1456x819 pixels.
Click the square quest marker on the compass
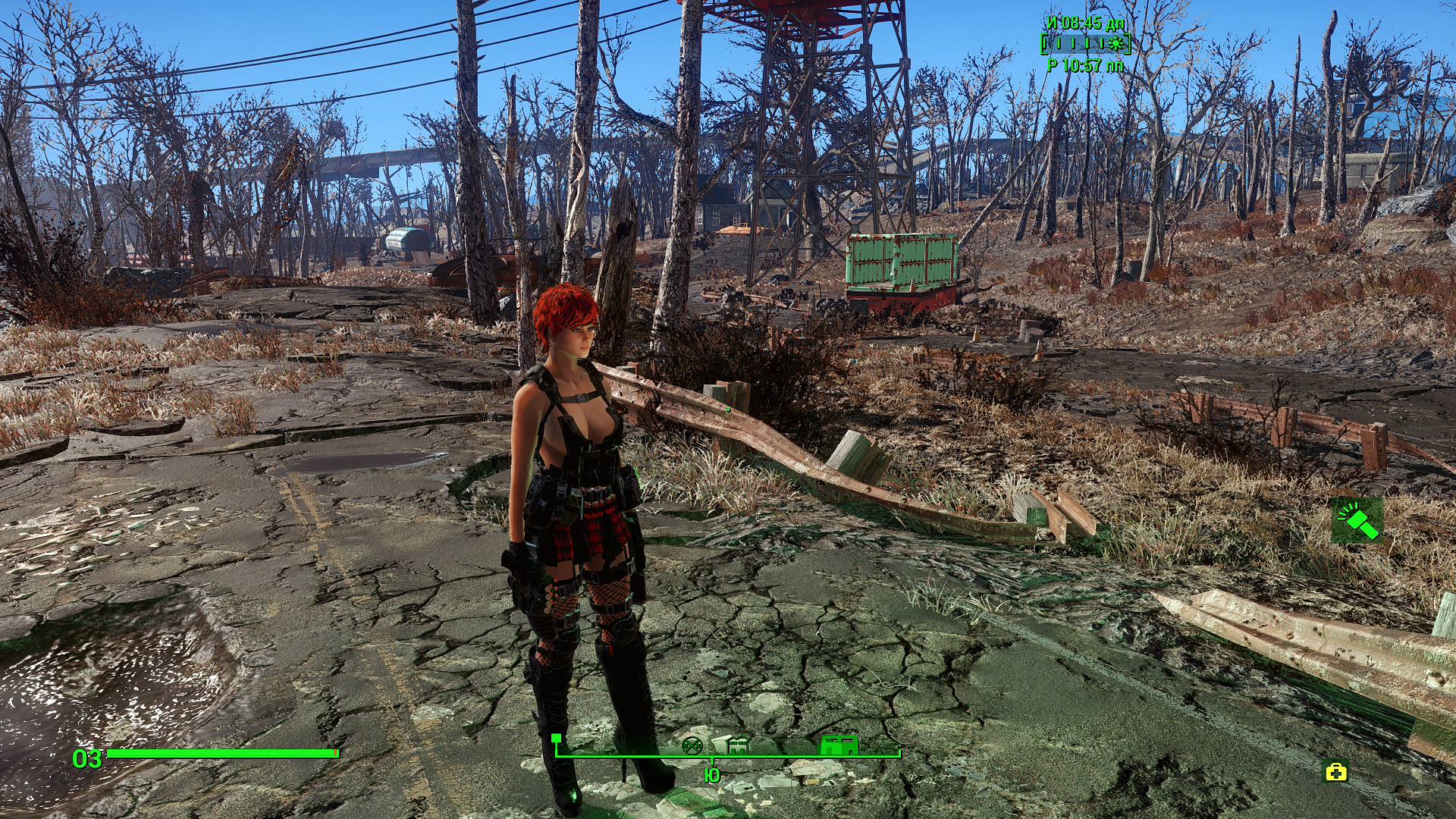coord(557,738)
